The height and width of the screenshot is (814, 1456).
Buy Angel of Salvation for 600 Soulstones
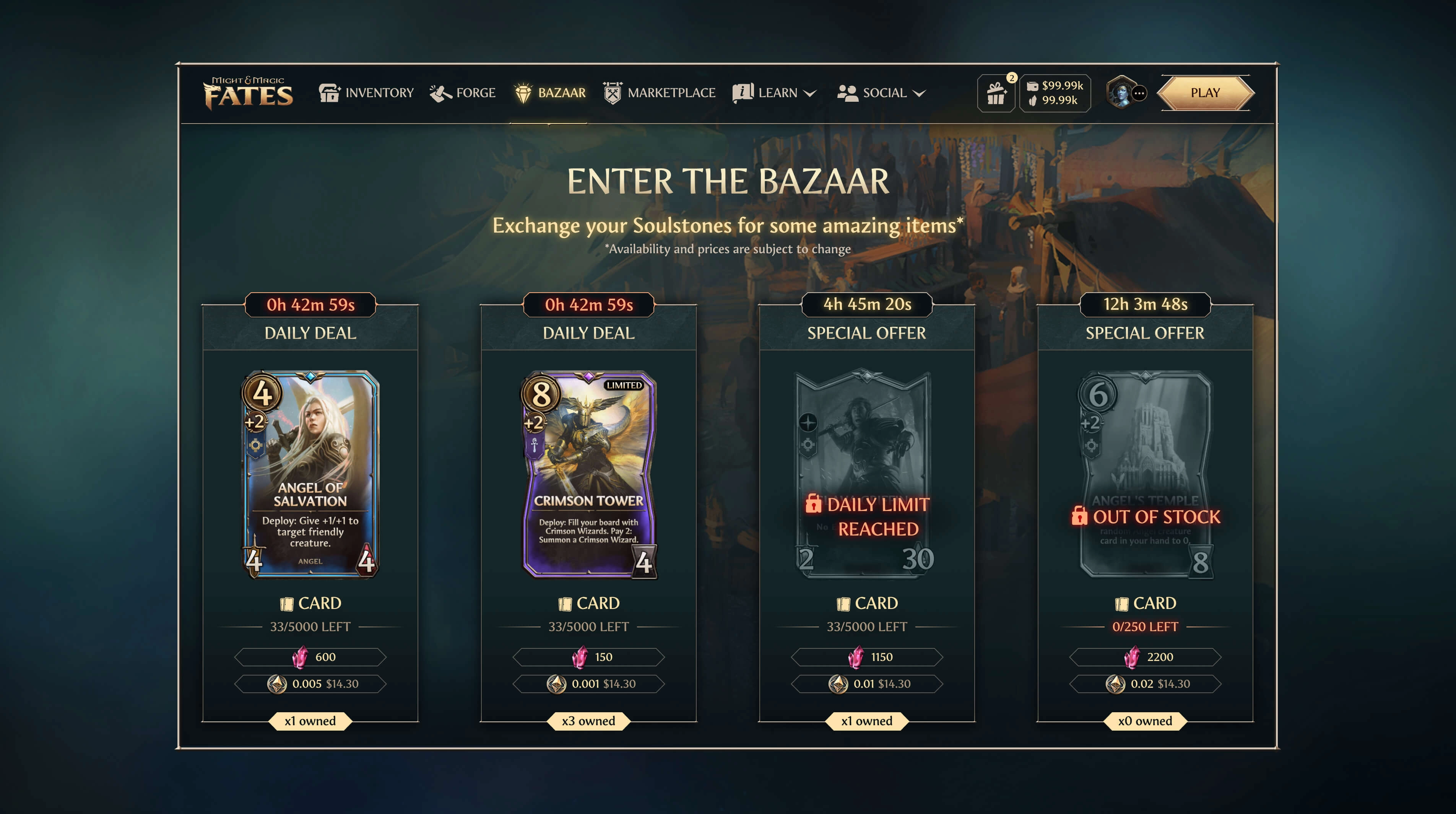pos(310,657)
